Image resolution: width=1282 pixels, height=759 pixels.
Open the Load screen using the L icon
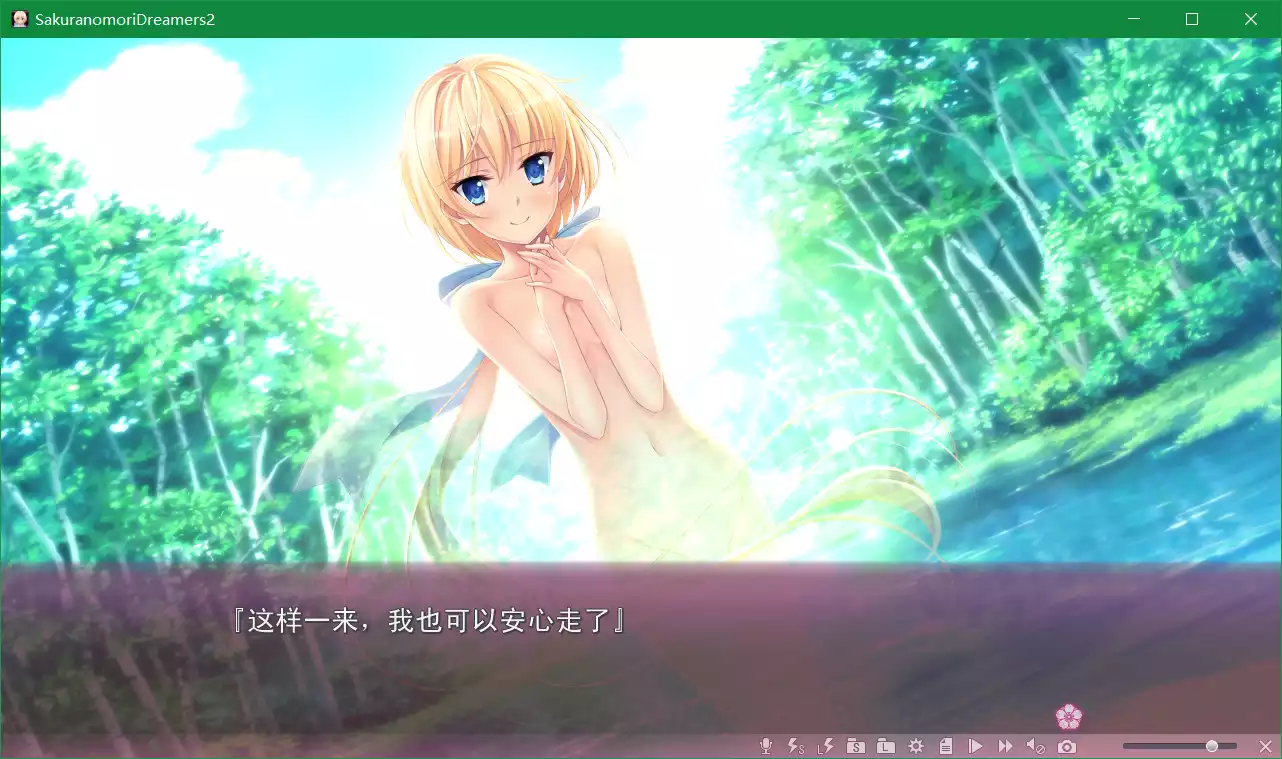coord(885,745)
